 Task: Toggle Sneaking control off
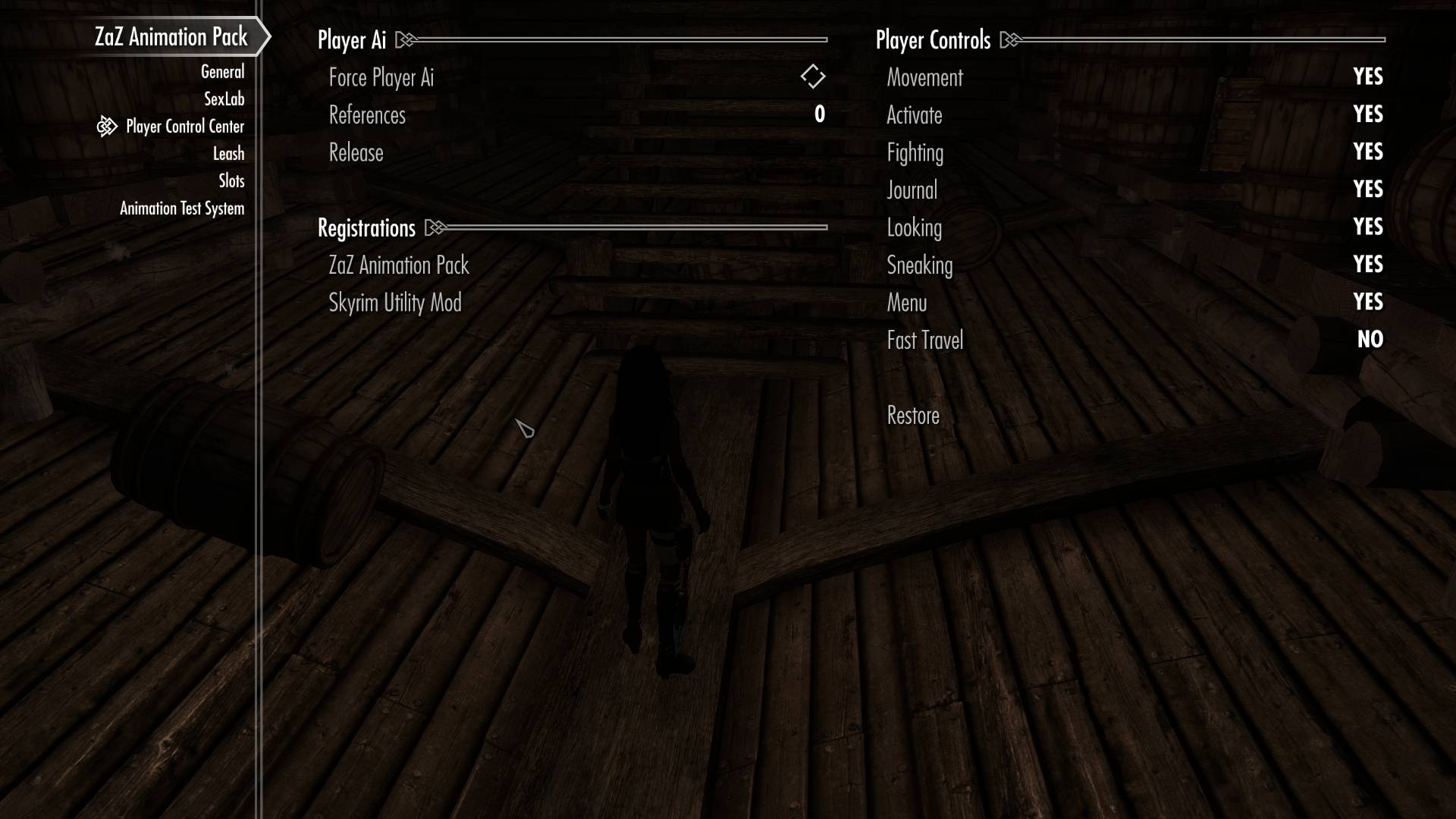click(1367, 265)
